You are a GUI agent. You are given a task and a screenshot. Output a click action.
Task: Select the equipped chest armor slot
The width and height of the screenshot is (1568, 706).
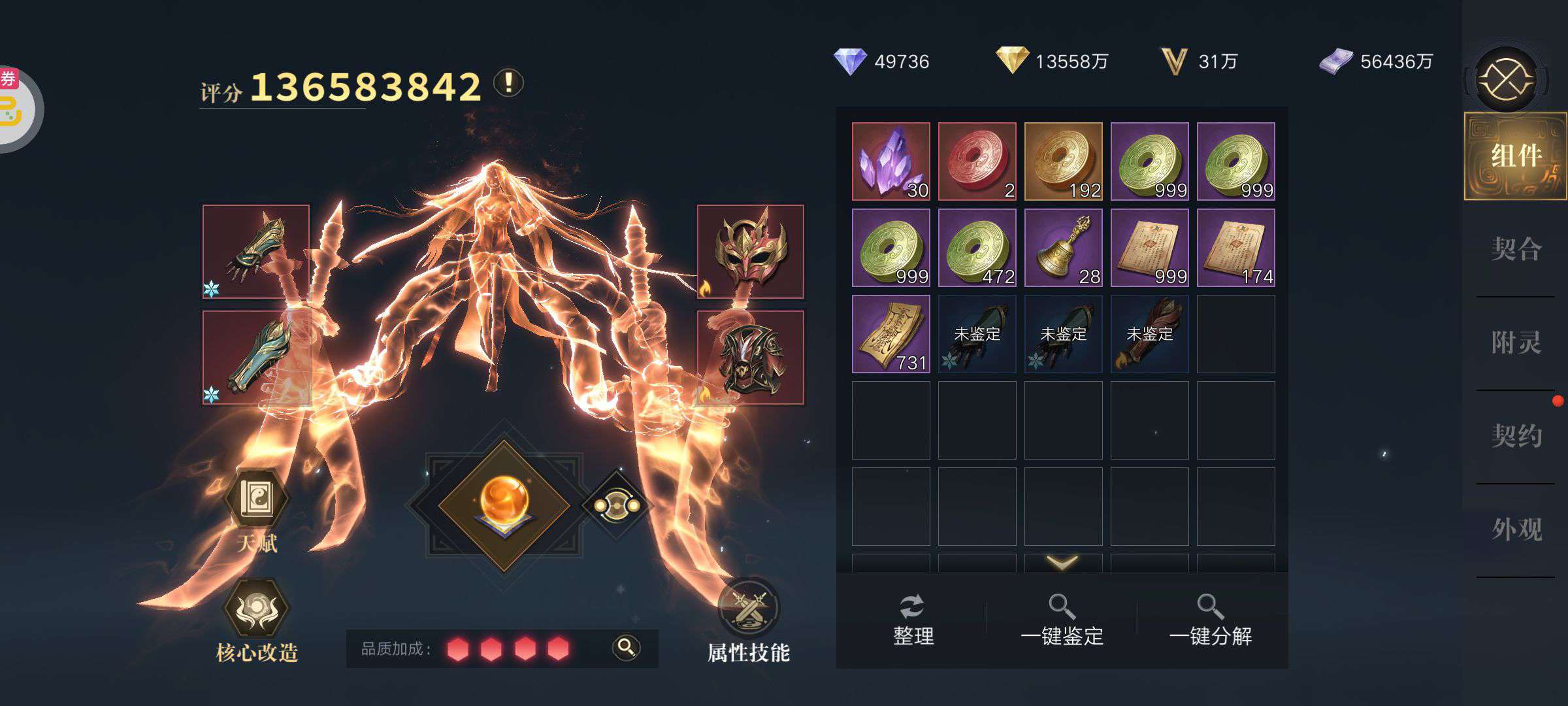(750, 358)
